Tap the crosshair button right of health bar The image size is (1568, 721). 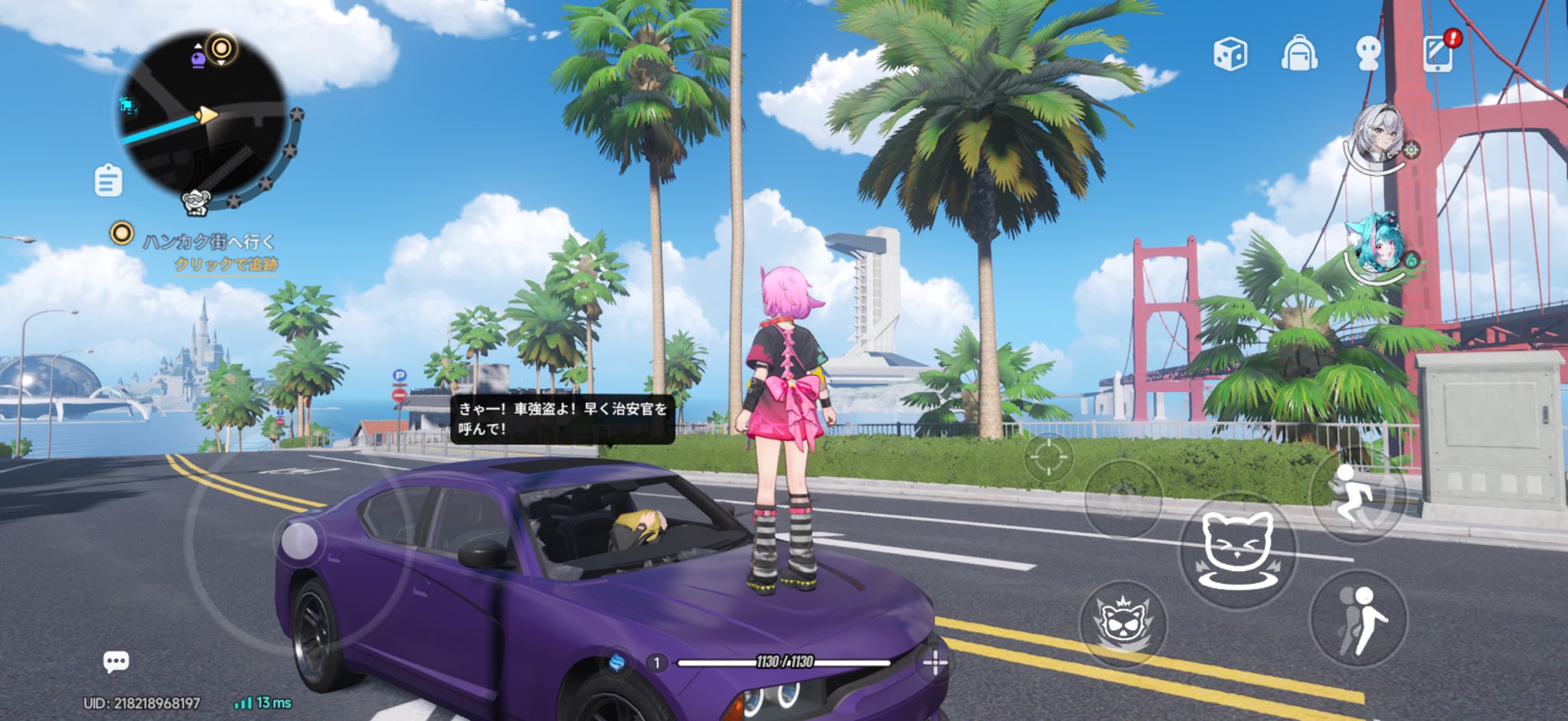[x=935, y=662]
